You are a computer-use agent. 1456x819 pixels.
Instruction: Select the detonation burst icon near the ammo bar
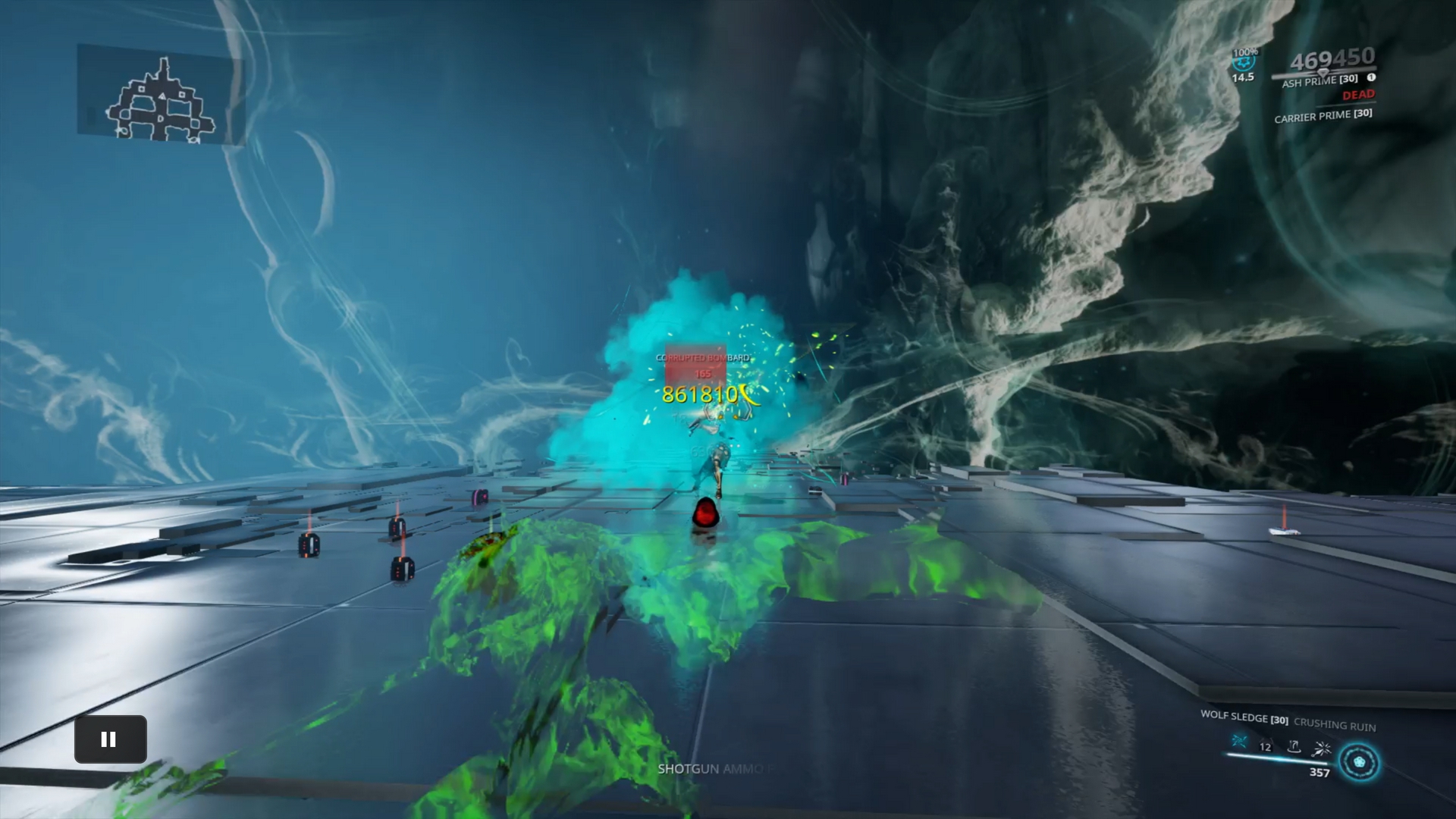1321,748
